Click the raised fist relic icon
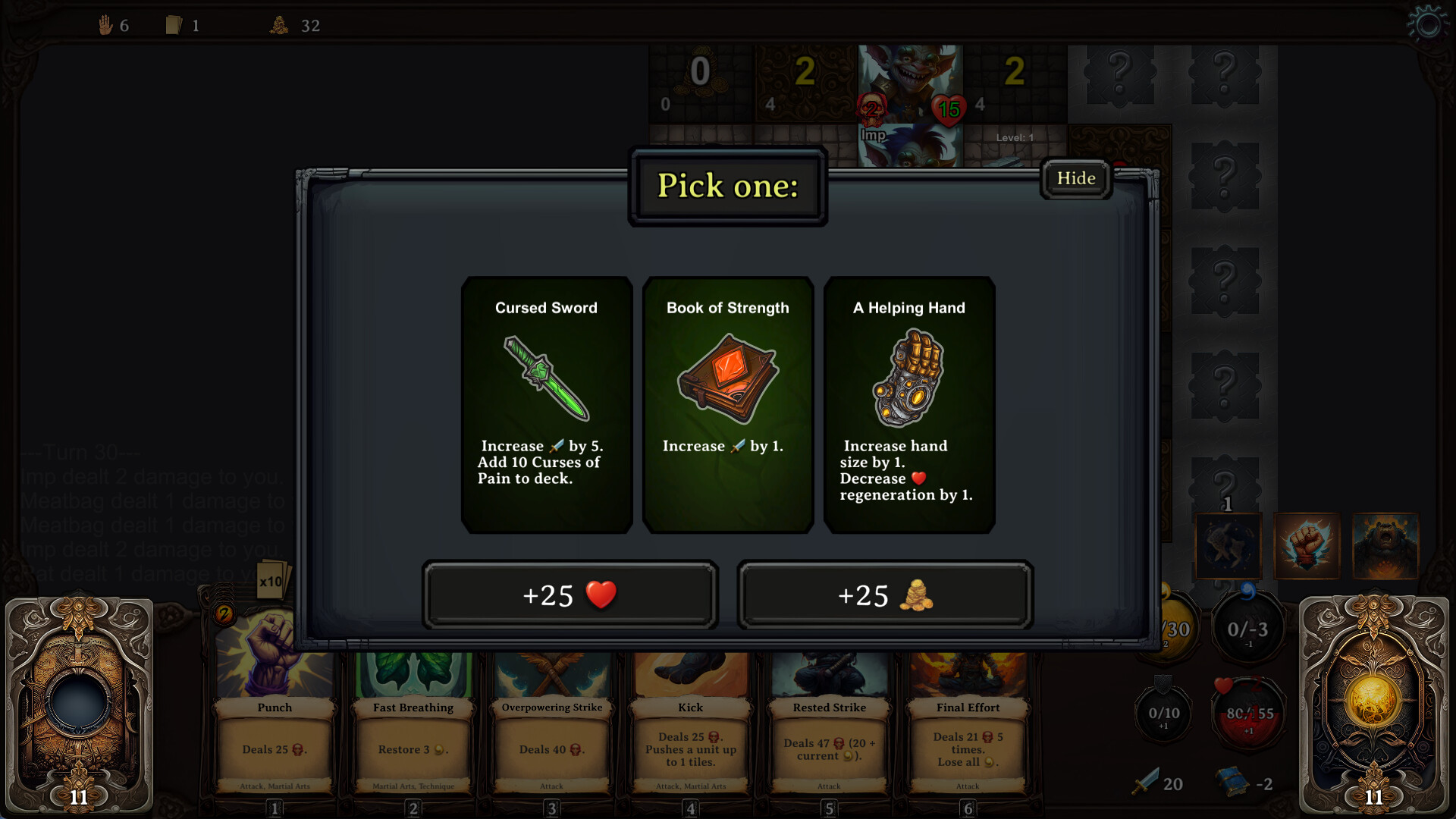 pos(1307,546)
